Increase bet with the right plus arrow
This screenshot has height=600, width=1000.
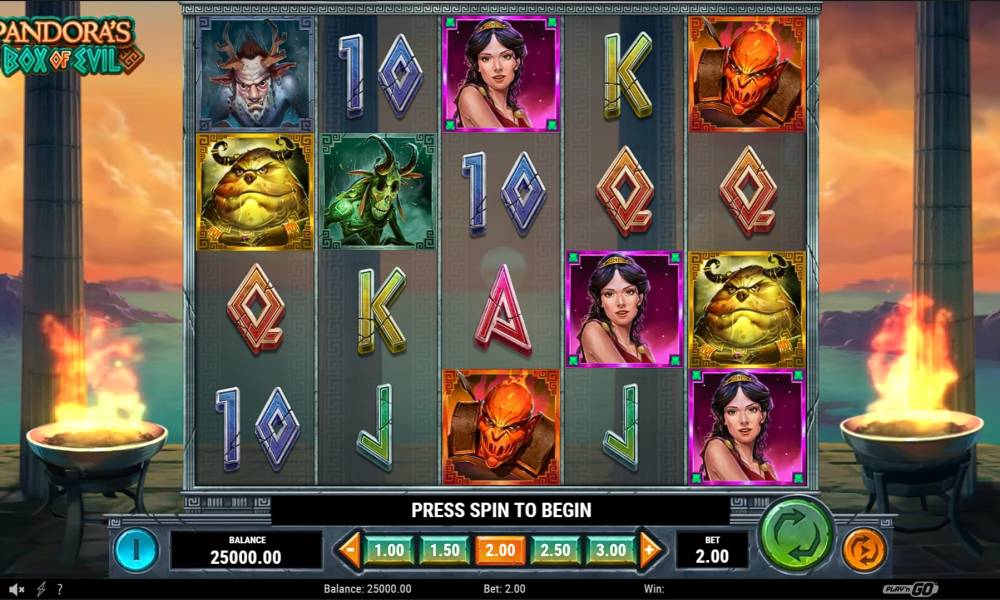[x=650, y=550]
